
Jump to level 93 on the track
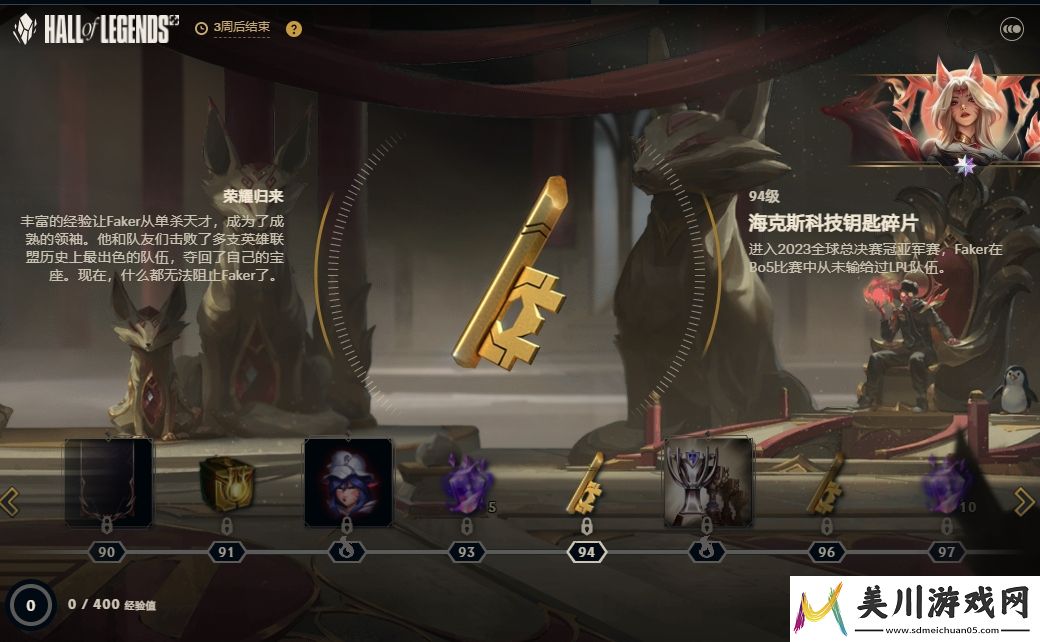466,552
